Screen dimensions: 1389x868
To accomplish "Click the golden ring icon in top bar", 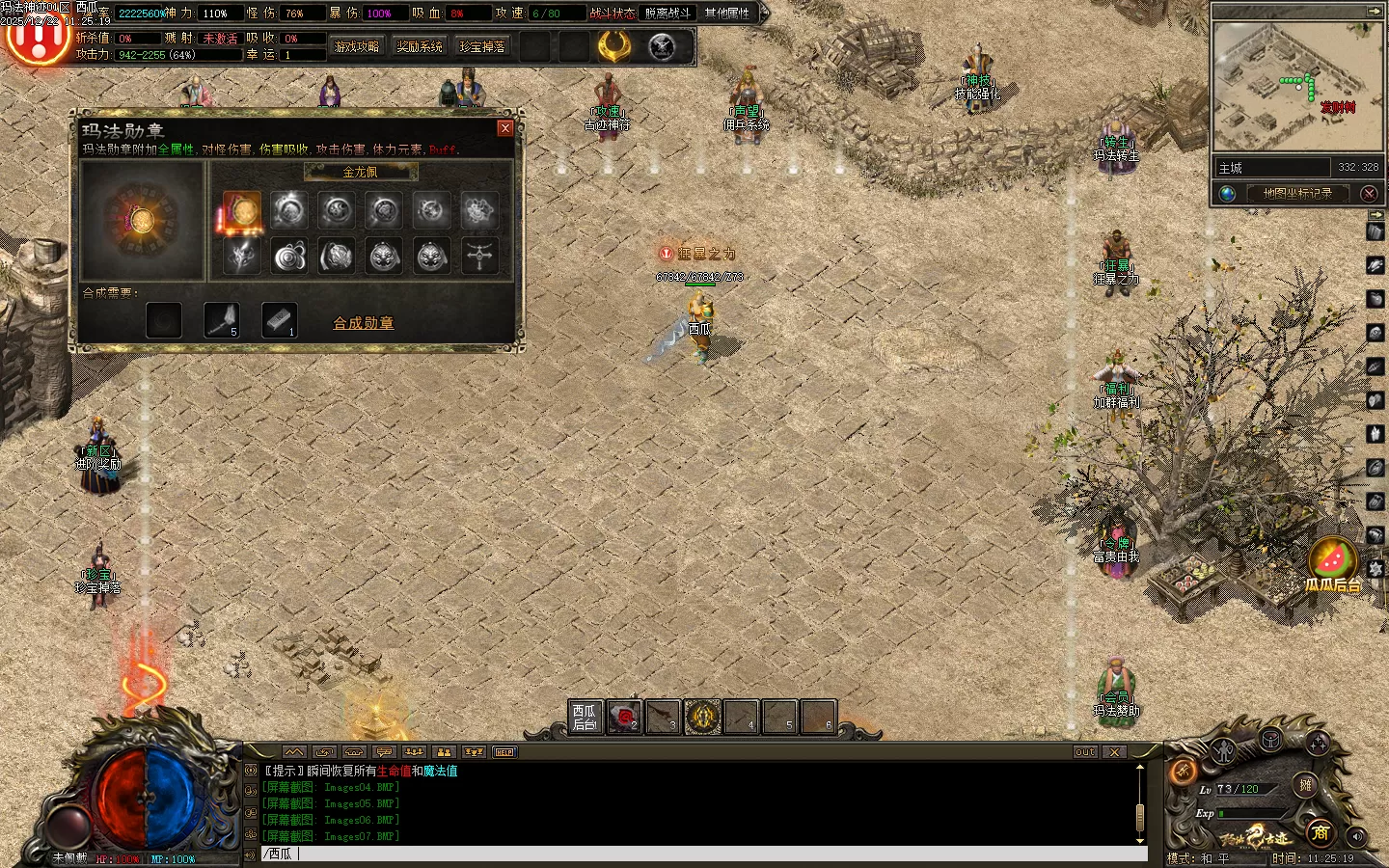I will coord(614,46).
